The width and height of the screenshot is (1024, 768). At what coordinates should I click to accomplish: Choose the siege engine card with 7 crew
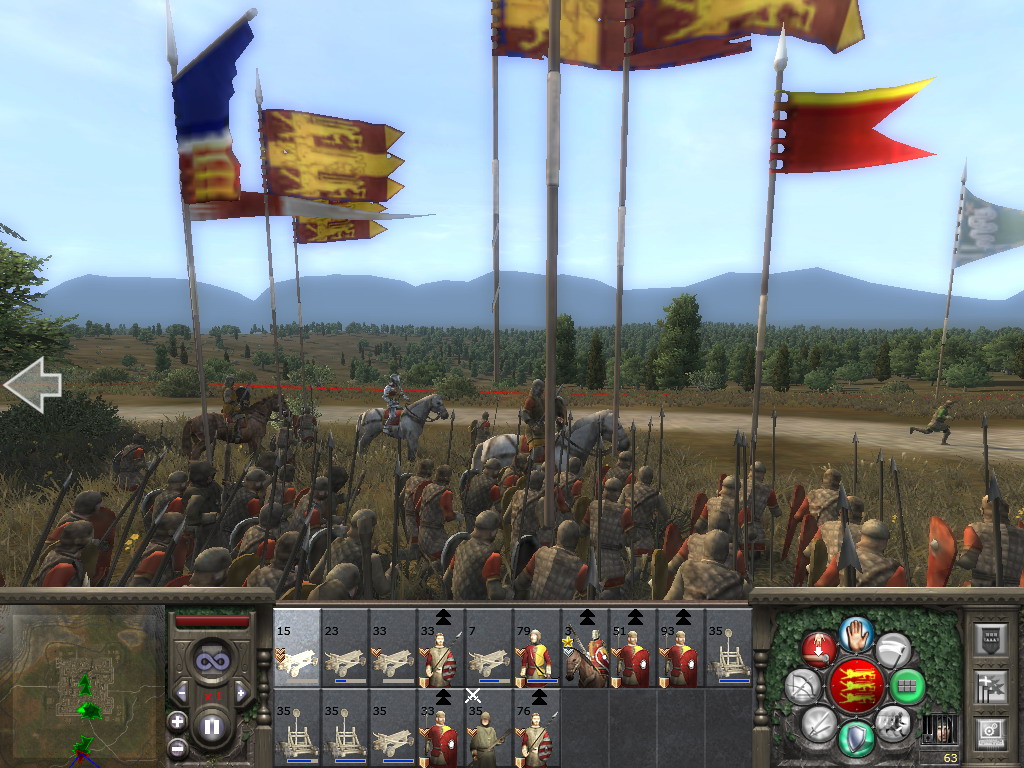489,648
